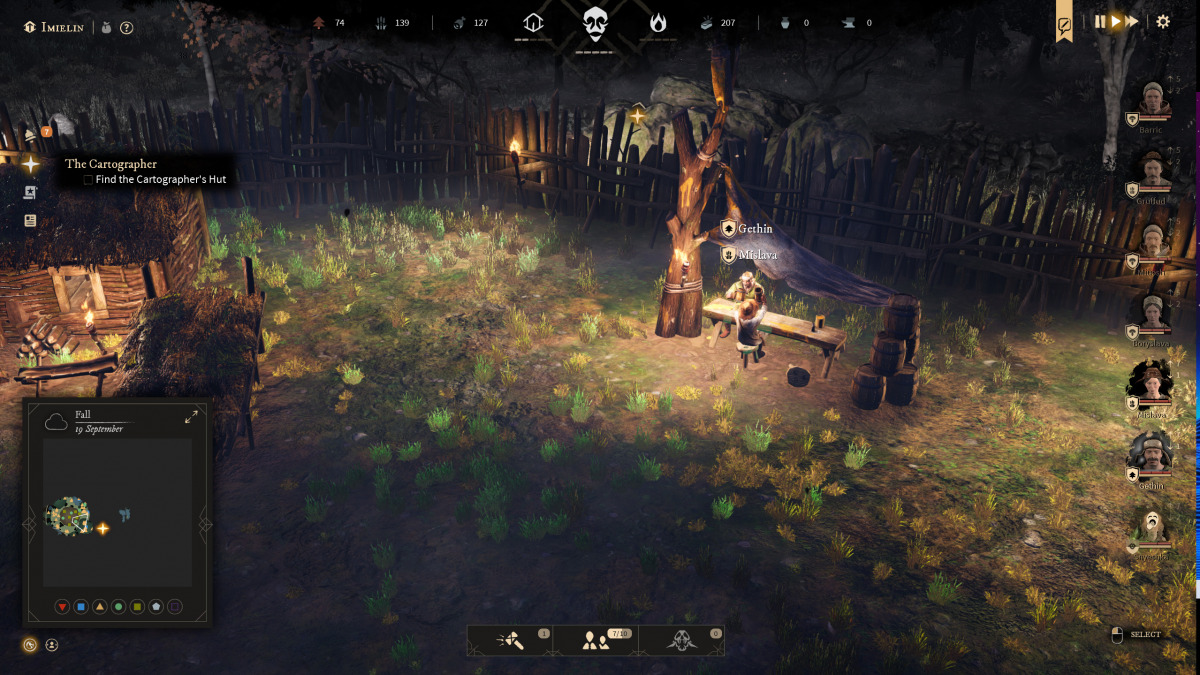Open the feedback bookmark icon
The width and height of the screenshot is (1200, 675).
click(1065, 26)
